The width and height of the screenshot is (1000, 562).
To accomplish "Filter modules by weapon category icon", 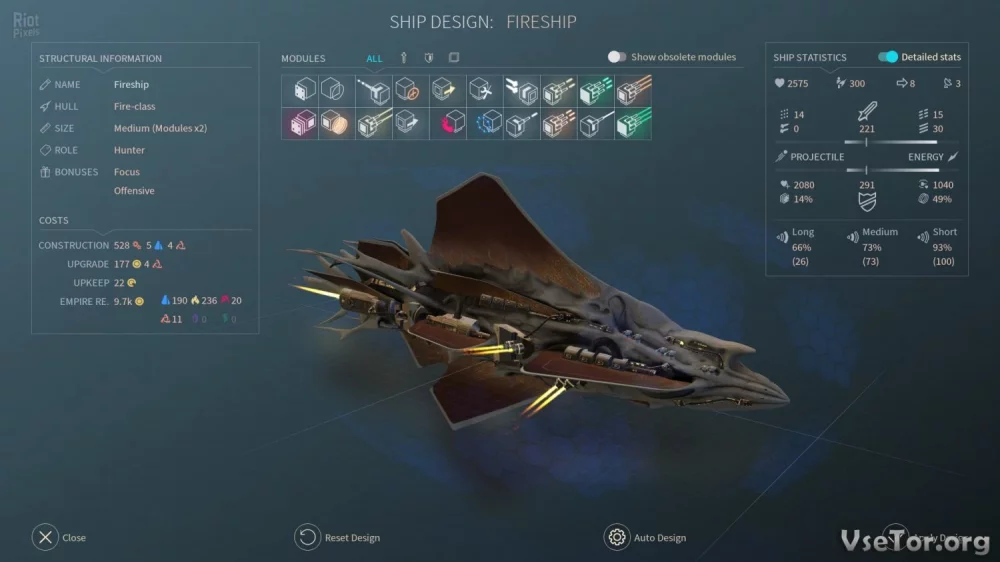I will tap(403, 58).
